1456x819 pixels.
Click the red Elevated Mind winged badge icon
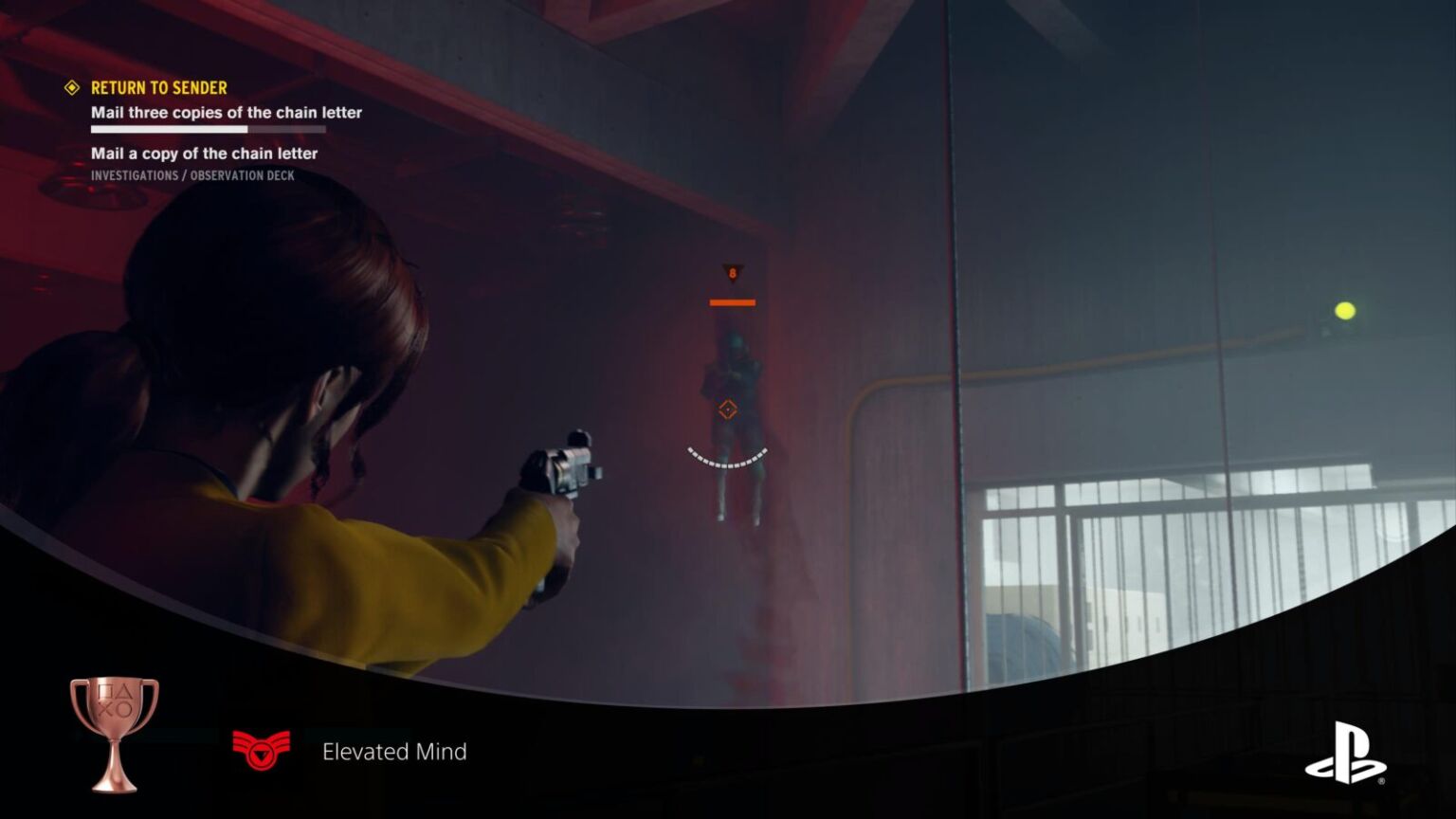[260, 748]
